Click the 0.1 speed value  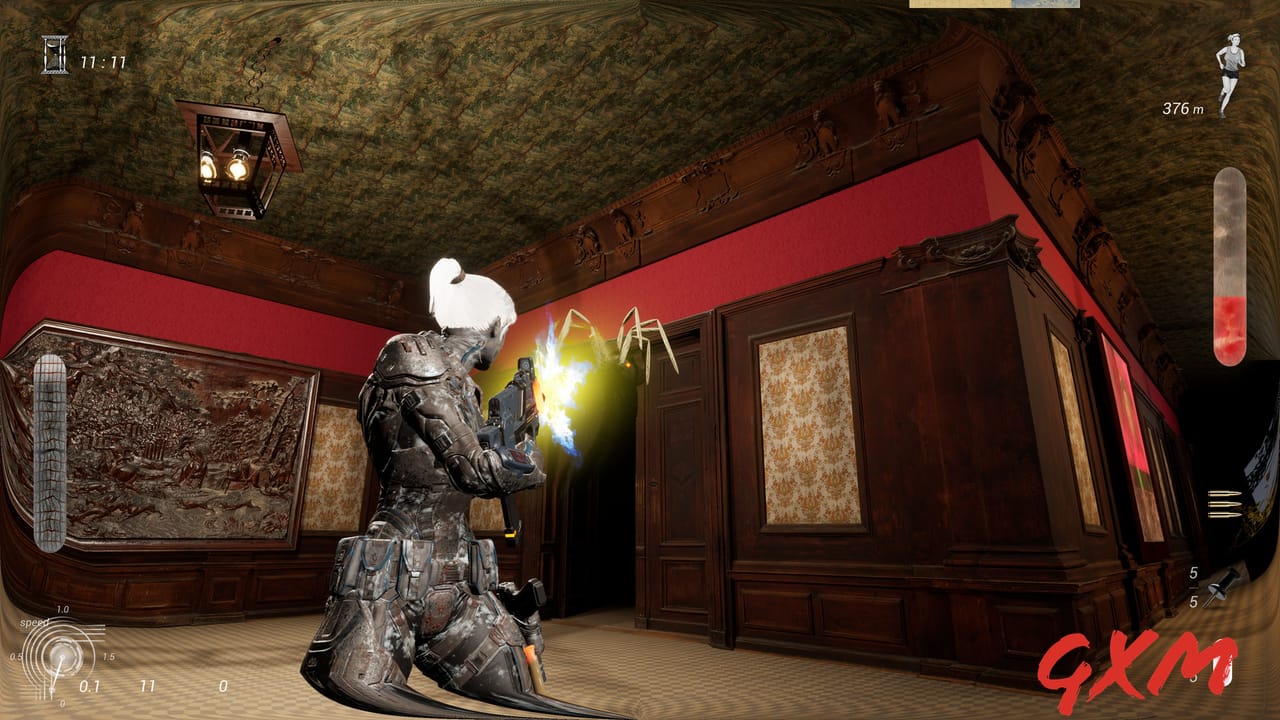click(90, 688)
